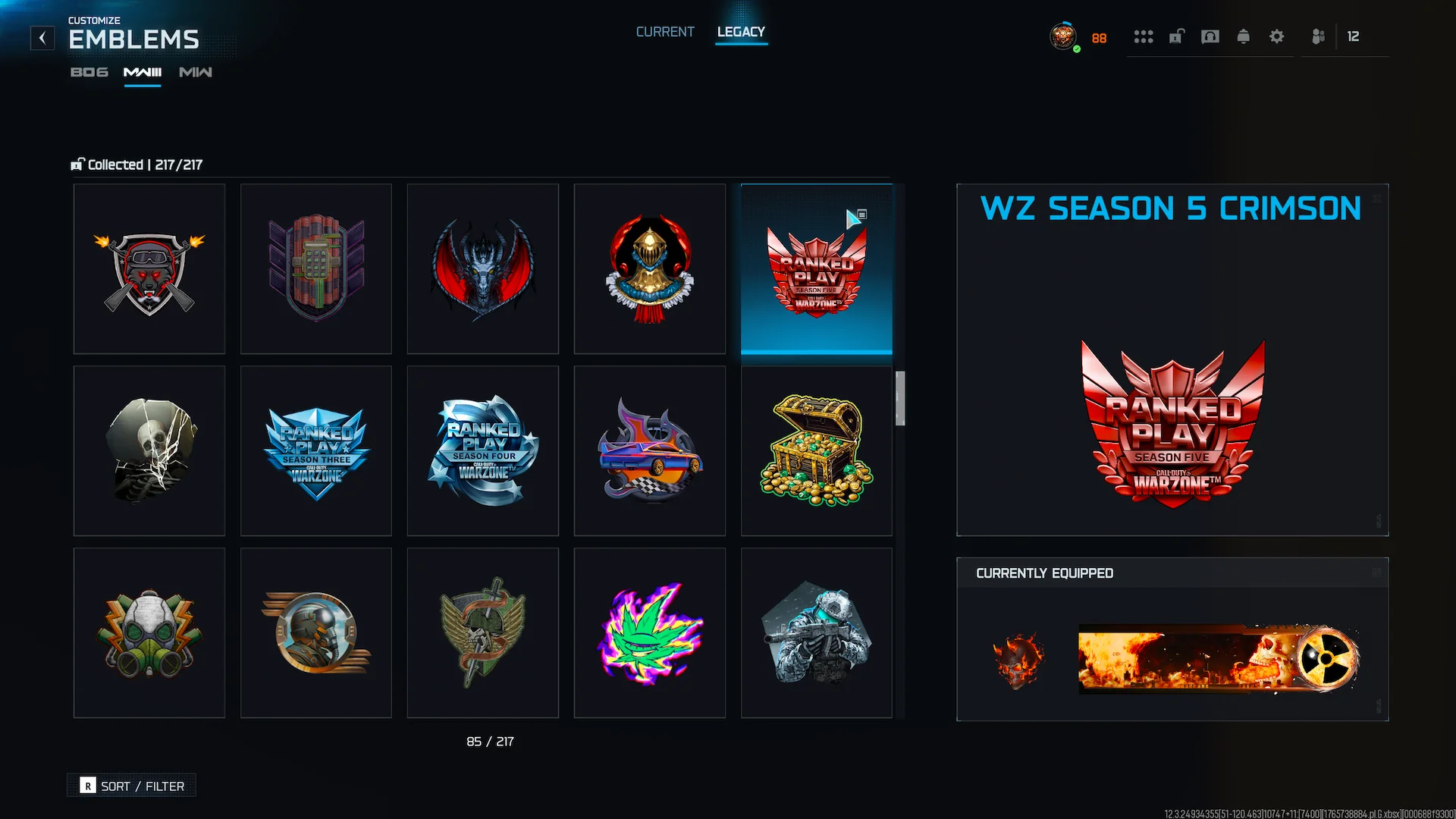Select the Ranked Play Season Three emblem

pos(316,451)
